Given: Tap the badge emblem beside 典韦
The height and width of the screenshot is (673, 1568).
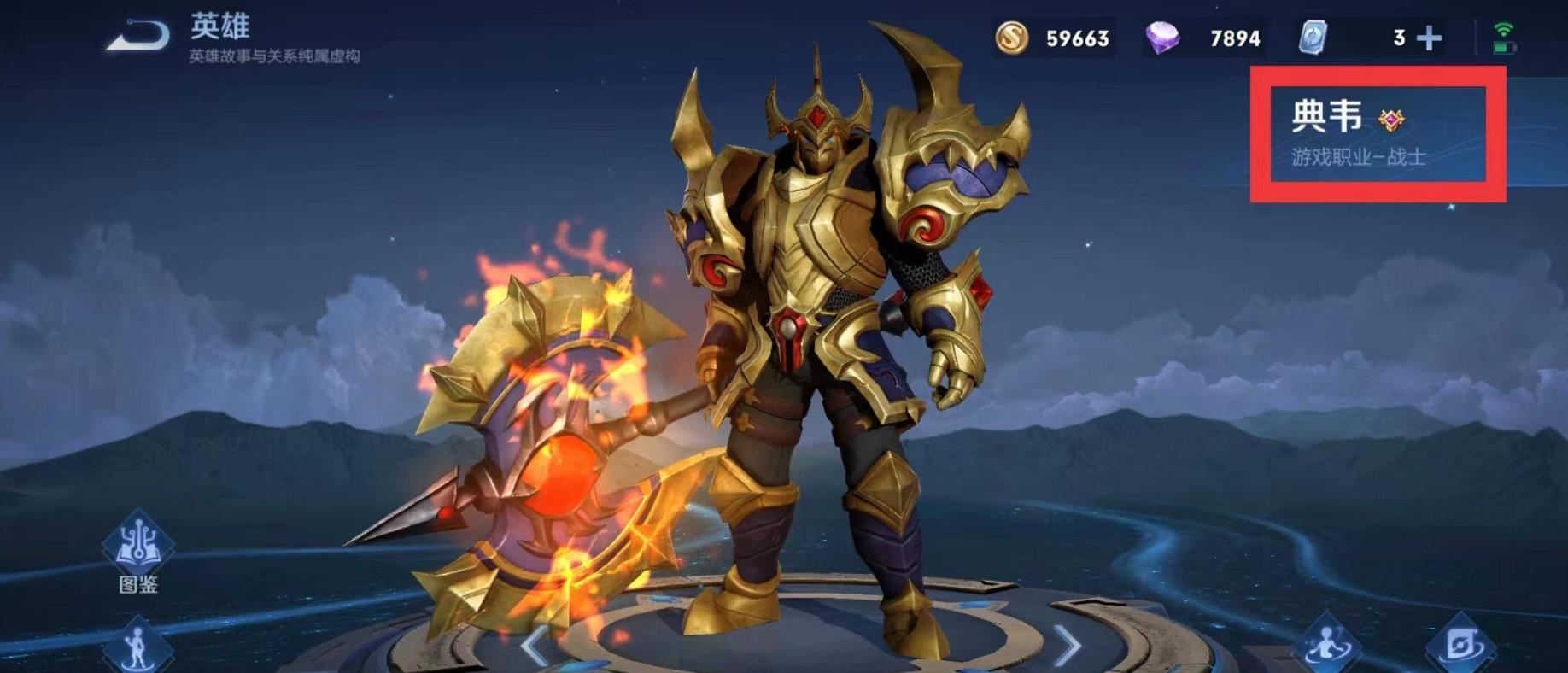Looking at the screenshot, I should [1391, 120].
